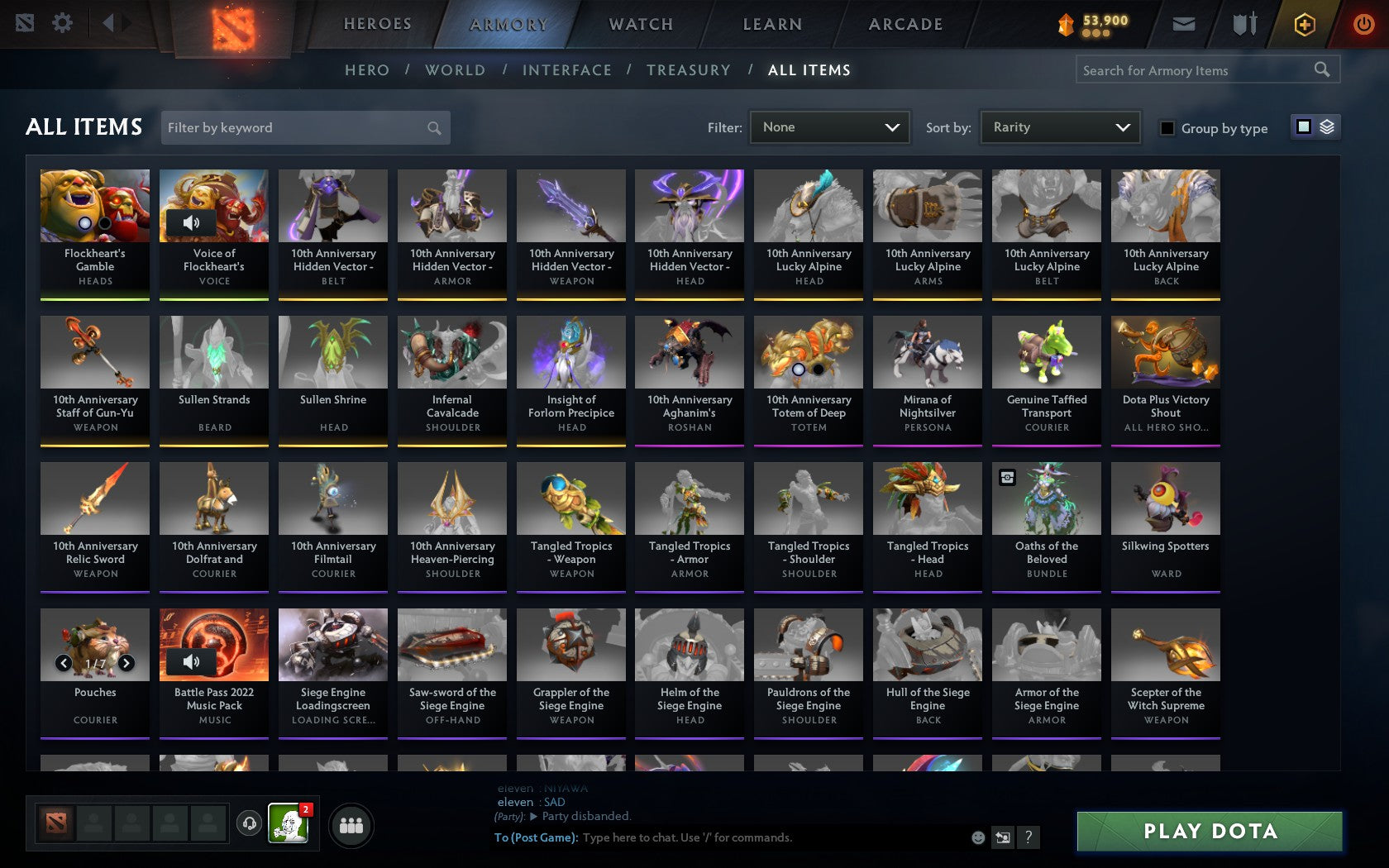Open the mail inbox icon
The width and height of the screenshot is (1389, 868).
(1184, 24)
